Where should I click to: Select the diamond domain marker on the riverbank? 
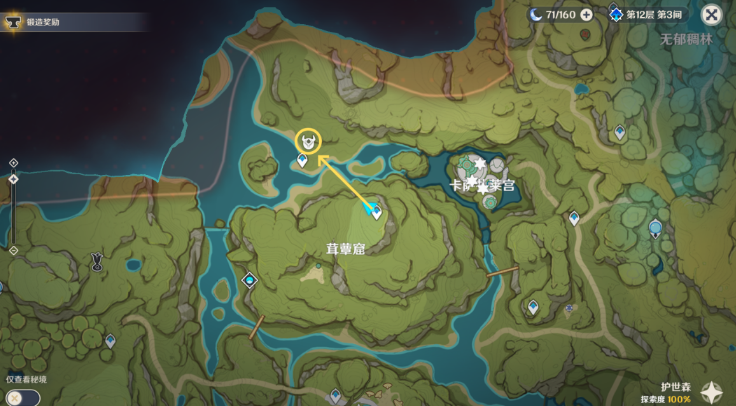[x=249, y=280]
